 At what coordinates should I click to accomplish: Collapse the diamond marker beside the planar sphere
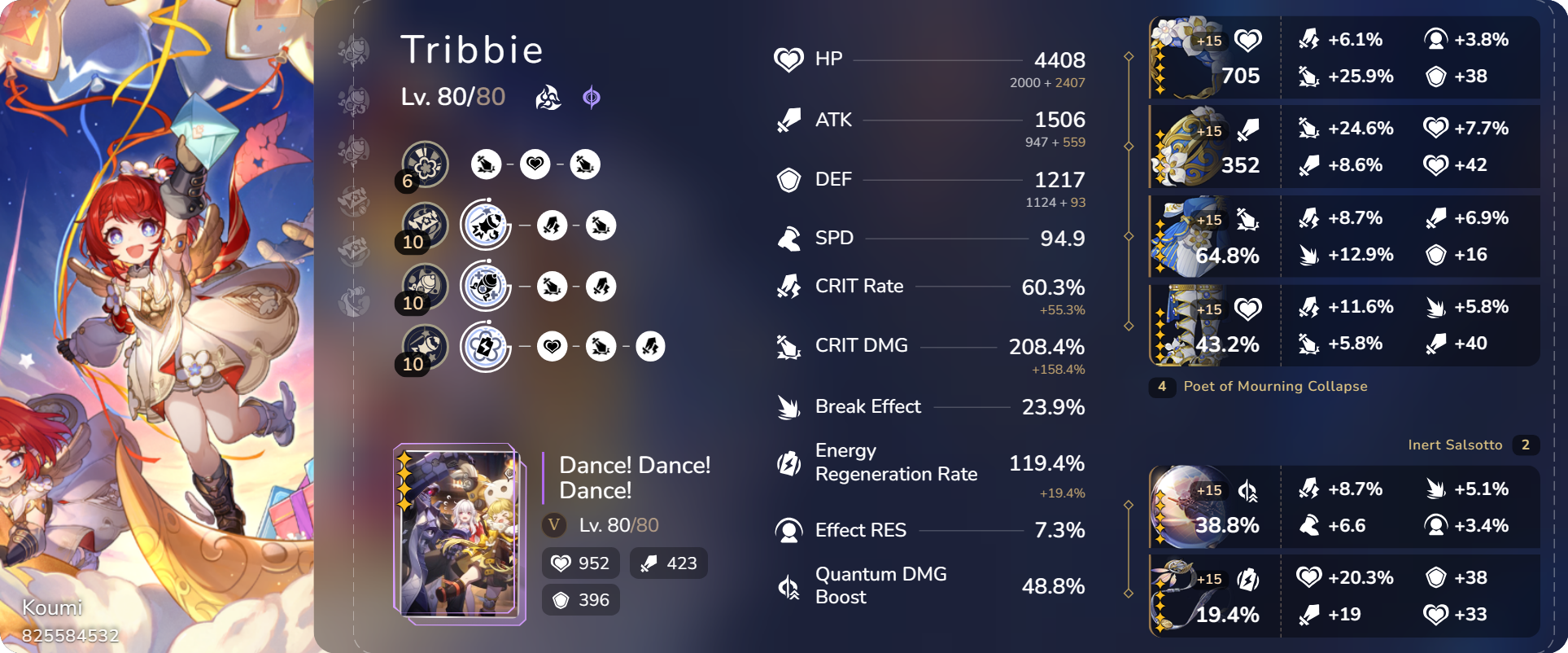coord(1129,505)
